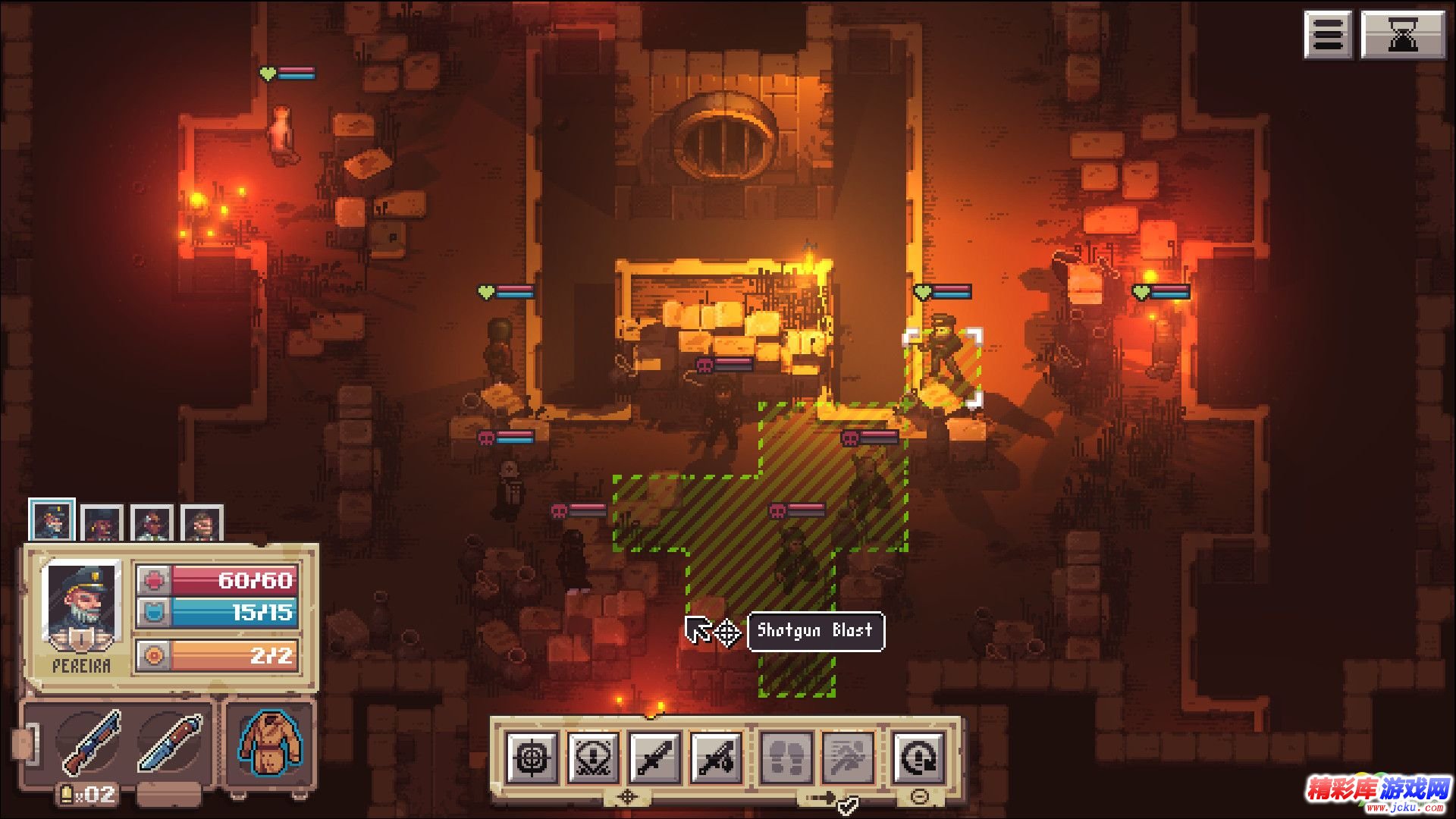1456x819 pixels.
Task: Select the combat knife weapon slot
Action: point(170,742)
